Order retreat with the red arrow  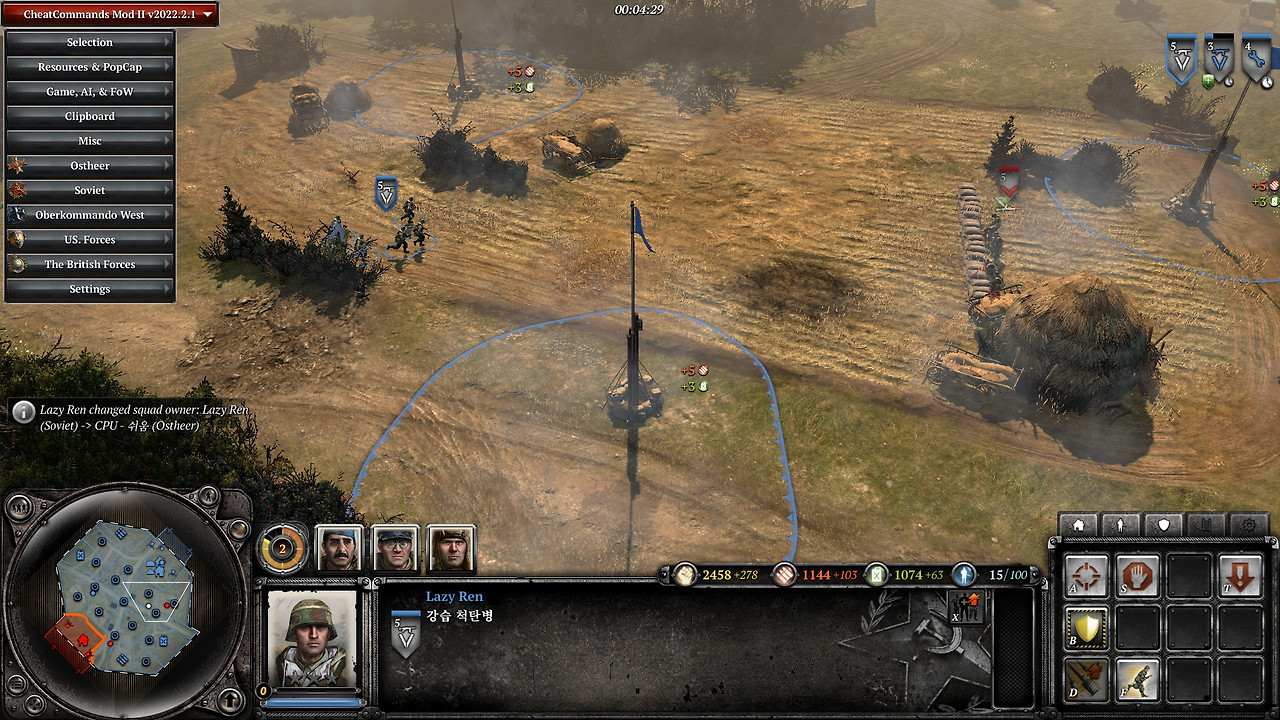1240,577
